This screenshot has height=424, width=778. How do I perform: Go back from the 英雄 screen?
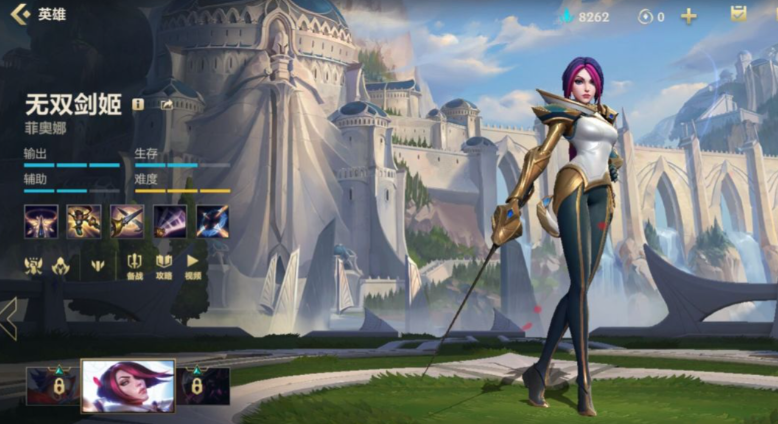point(18,15)
